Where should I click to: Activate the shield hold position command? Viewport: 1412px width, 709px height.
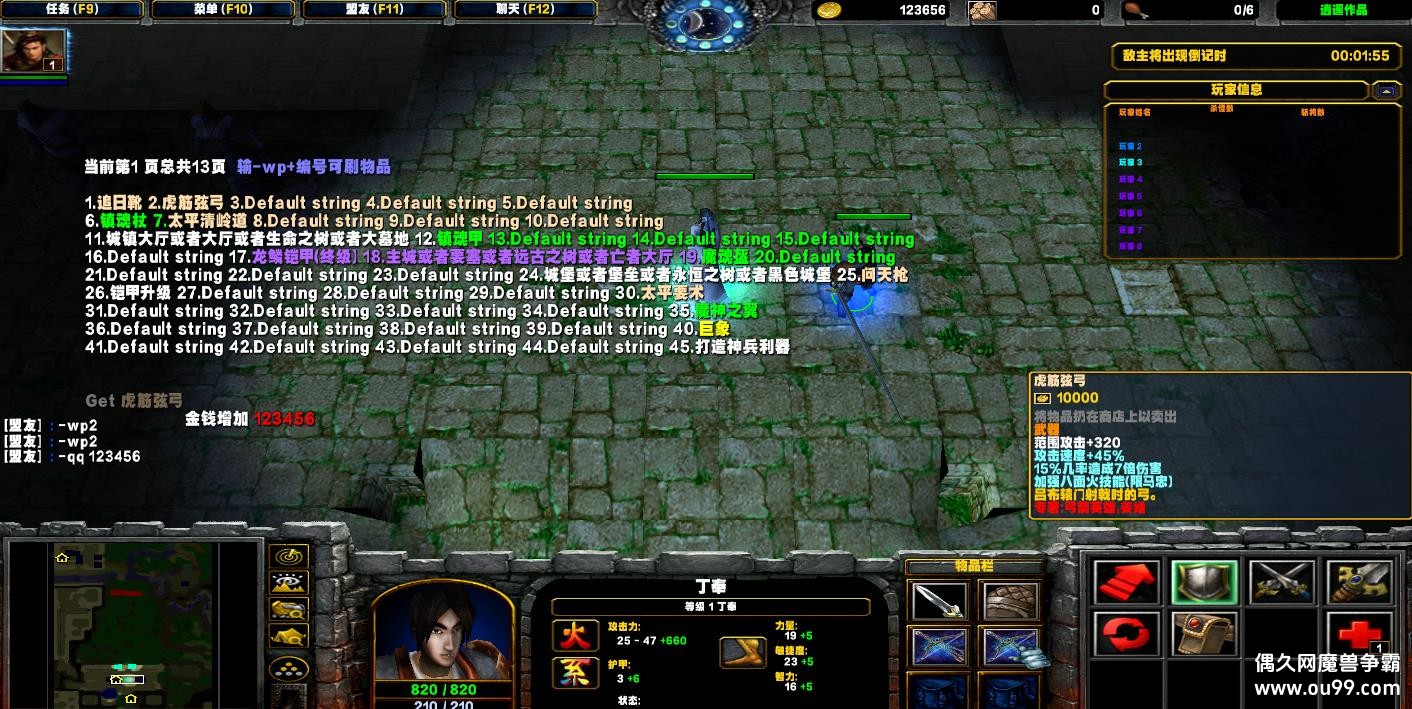1205,583
